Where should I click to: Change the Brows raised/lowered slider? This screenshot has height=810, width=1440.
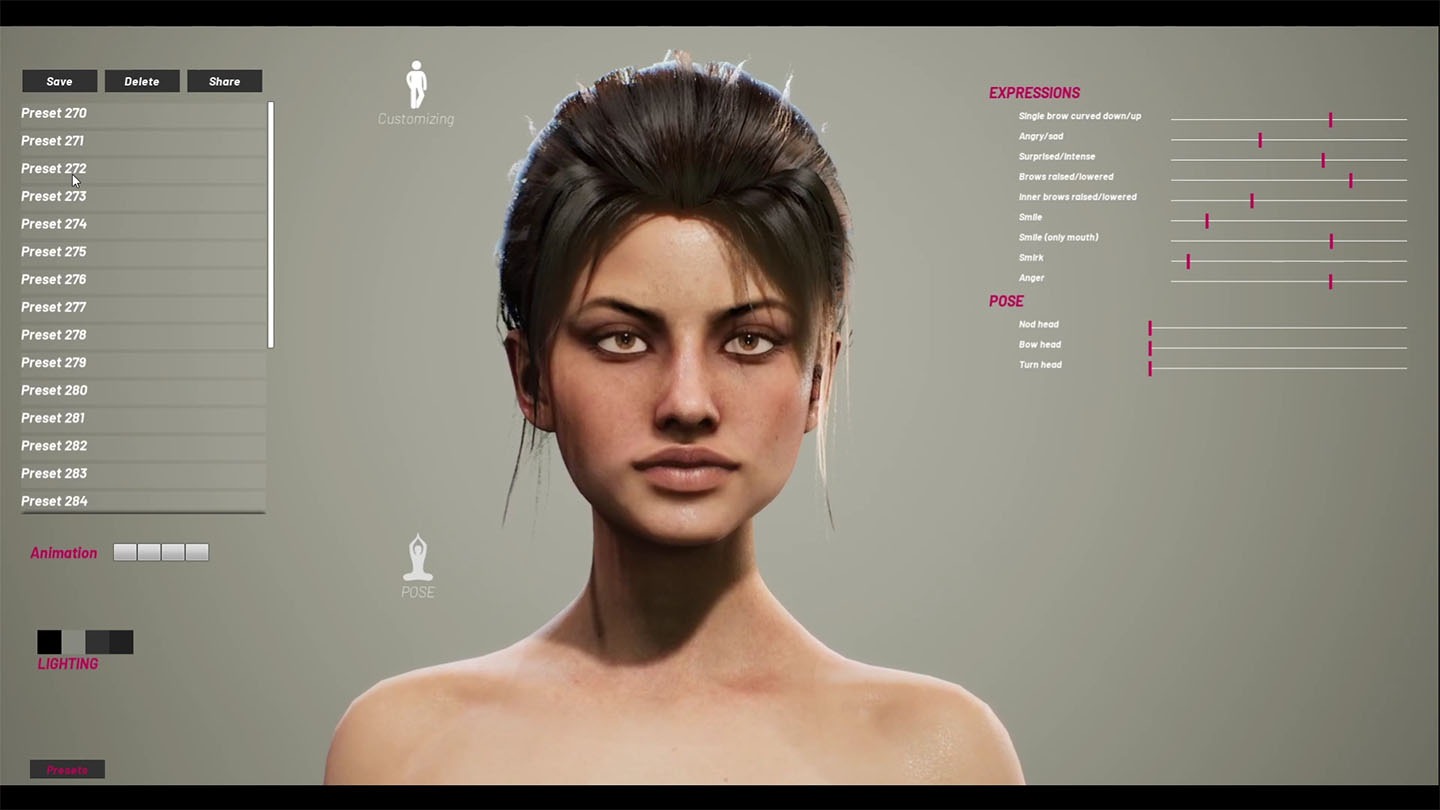1350,180
